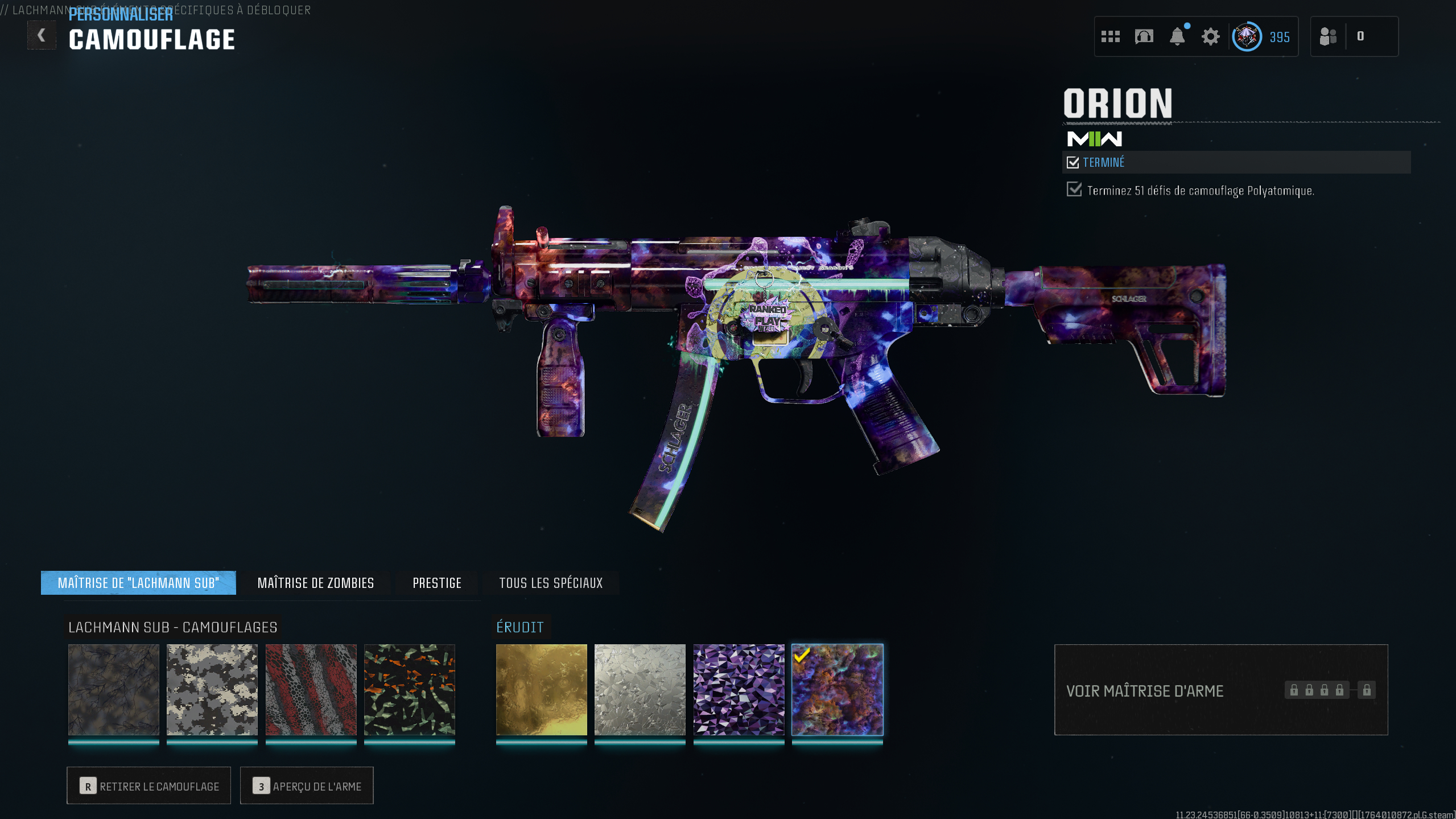The image size is (1456, 819).
Task: Switch to Maîtrise de Zombies tab
Action: point(316,583)
